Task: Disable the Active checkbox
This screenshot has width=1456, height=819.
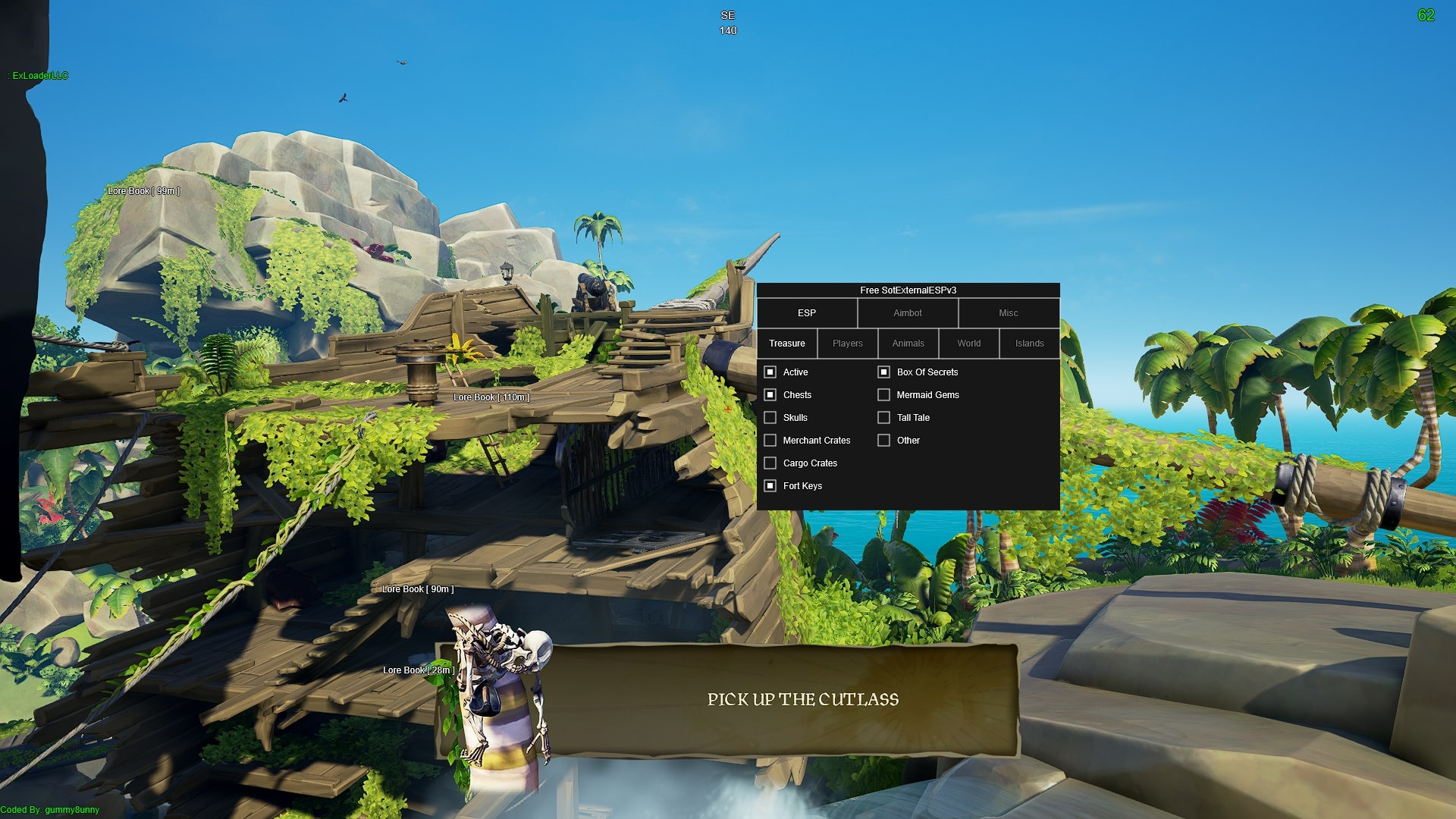Action: pyautogui.click(x=770, y=372)
